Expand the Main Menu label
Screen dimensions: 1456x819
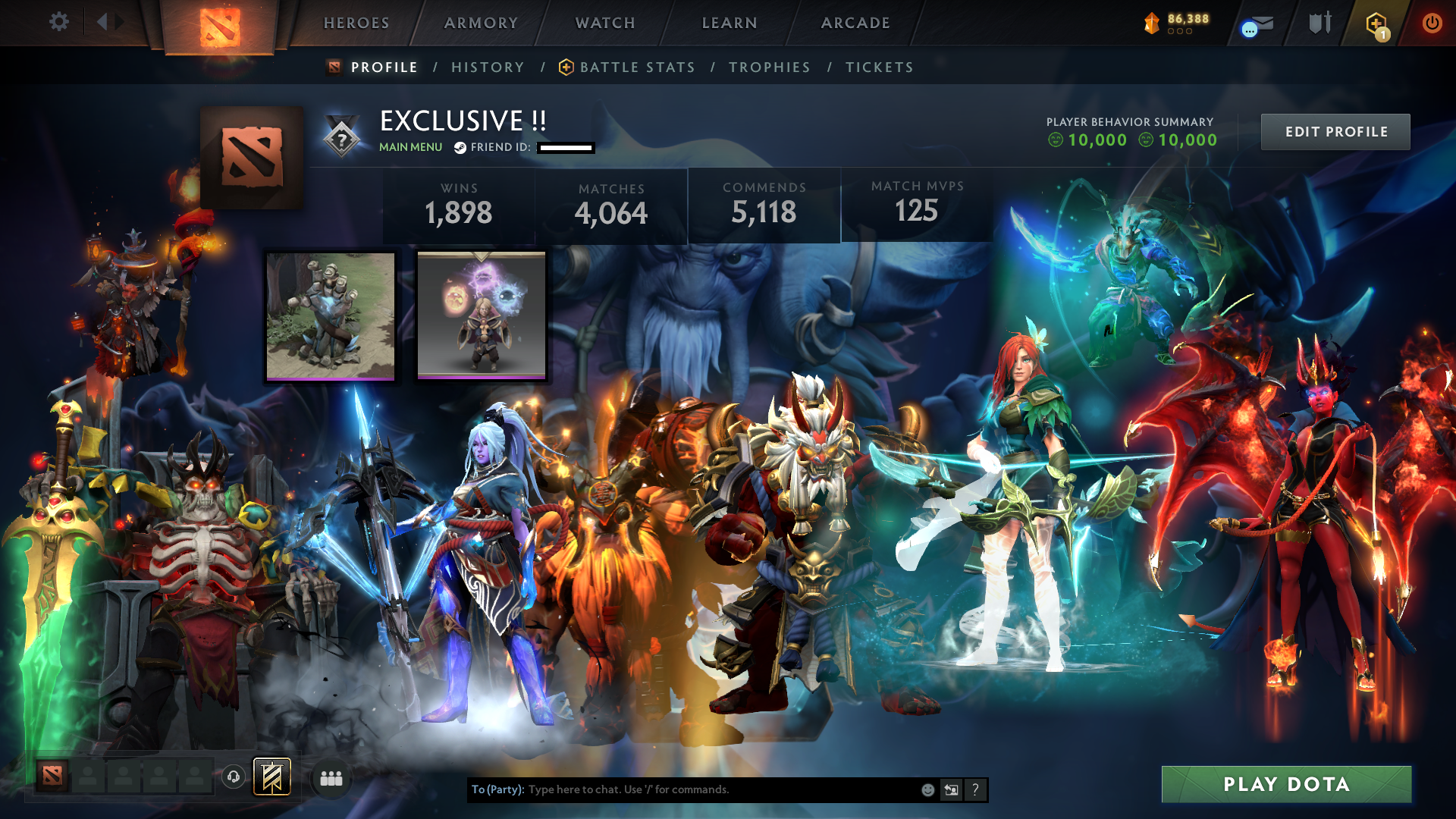(410, 147)
